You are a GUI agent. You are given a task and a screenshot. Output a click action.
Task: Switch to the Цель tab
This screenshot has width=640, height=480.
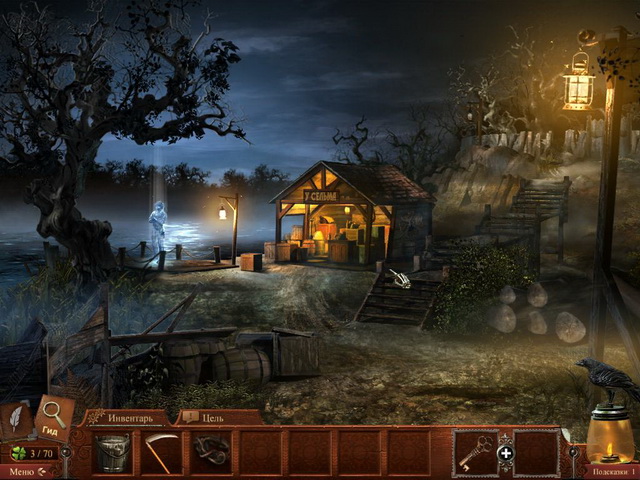tap(205, 417)
